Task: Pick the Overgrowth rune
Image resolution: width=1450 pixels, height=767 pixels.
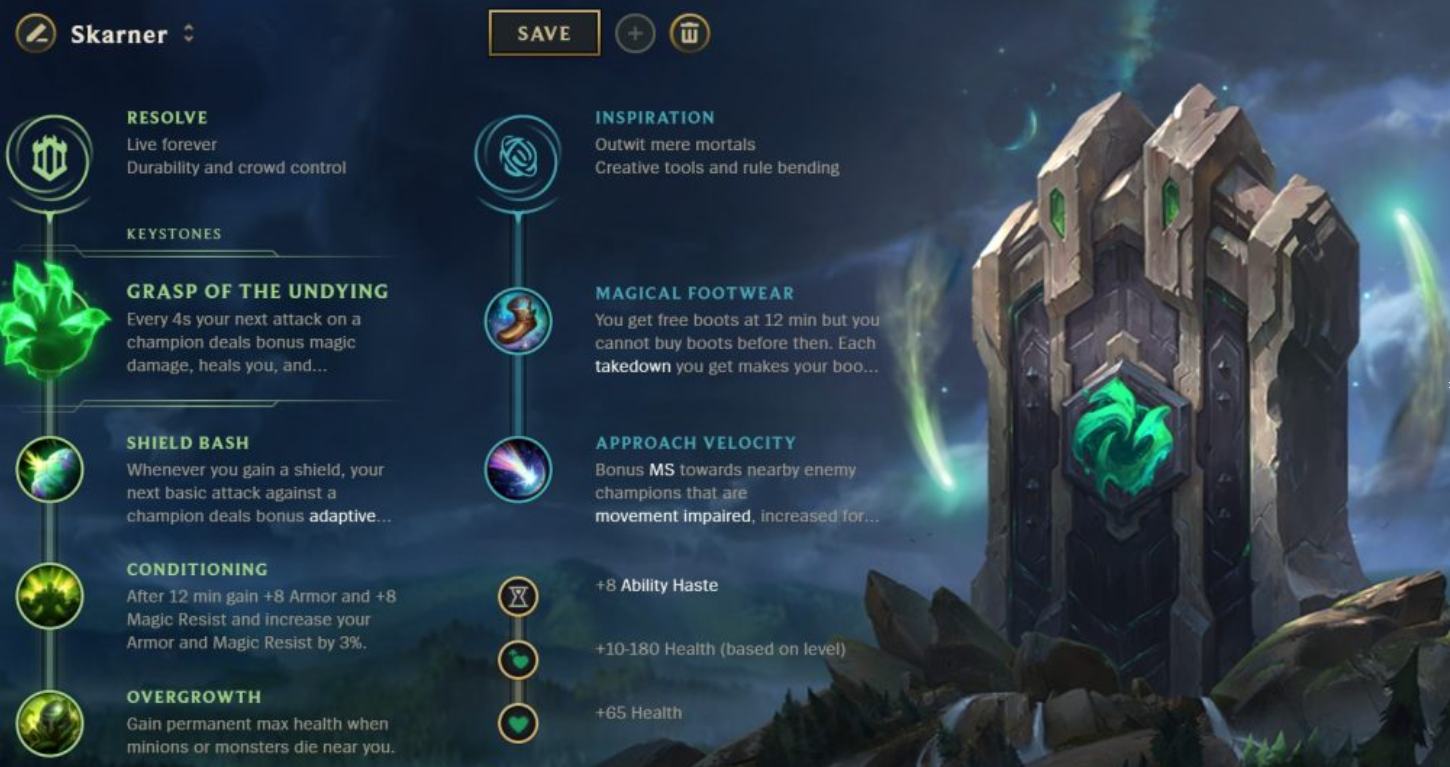Action: 48,724
